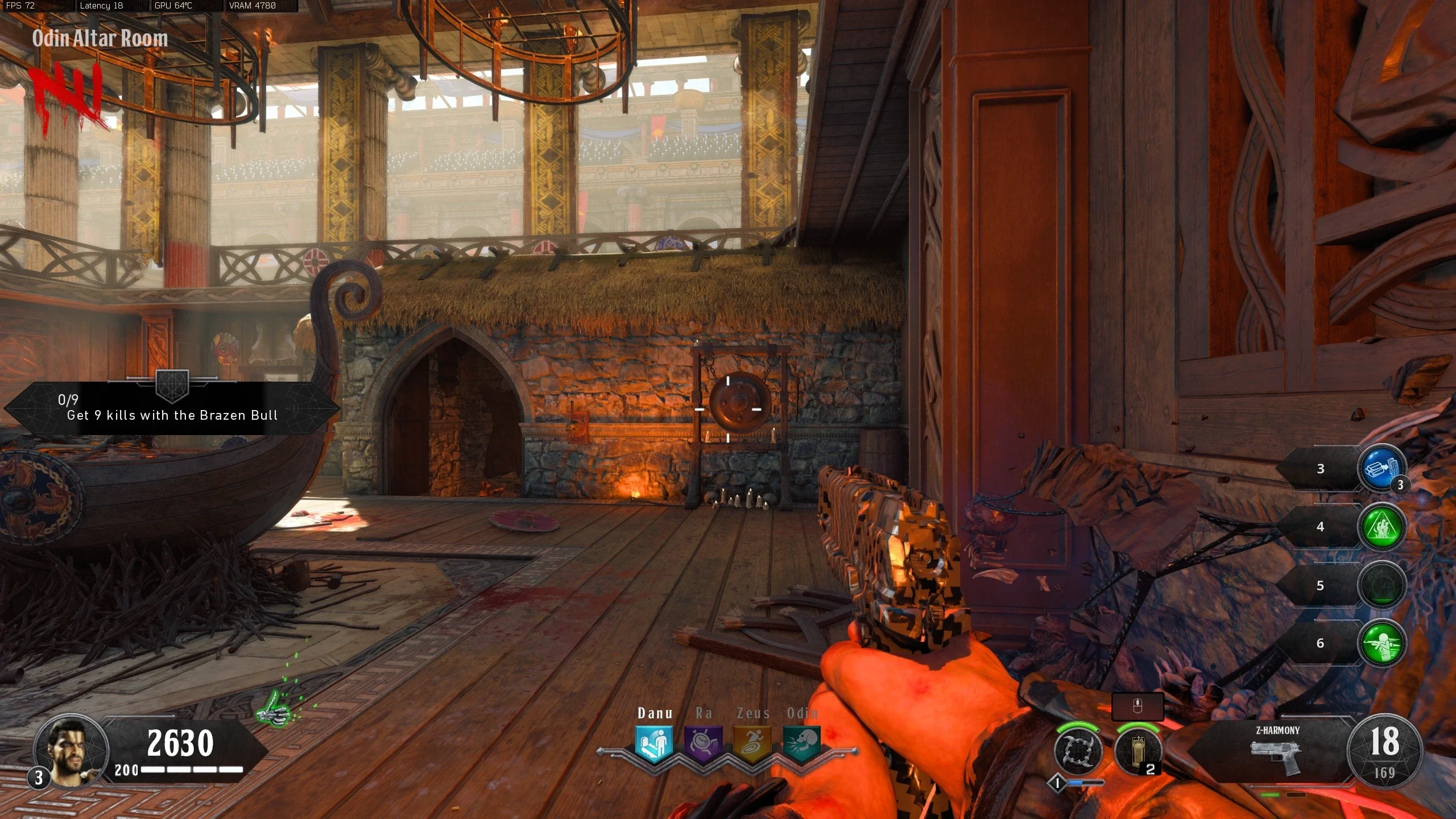
Task: Select the darkened elixir in slot 5
Action: 1381,585
